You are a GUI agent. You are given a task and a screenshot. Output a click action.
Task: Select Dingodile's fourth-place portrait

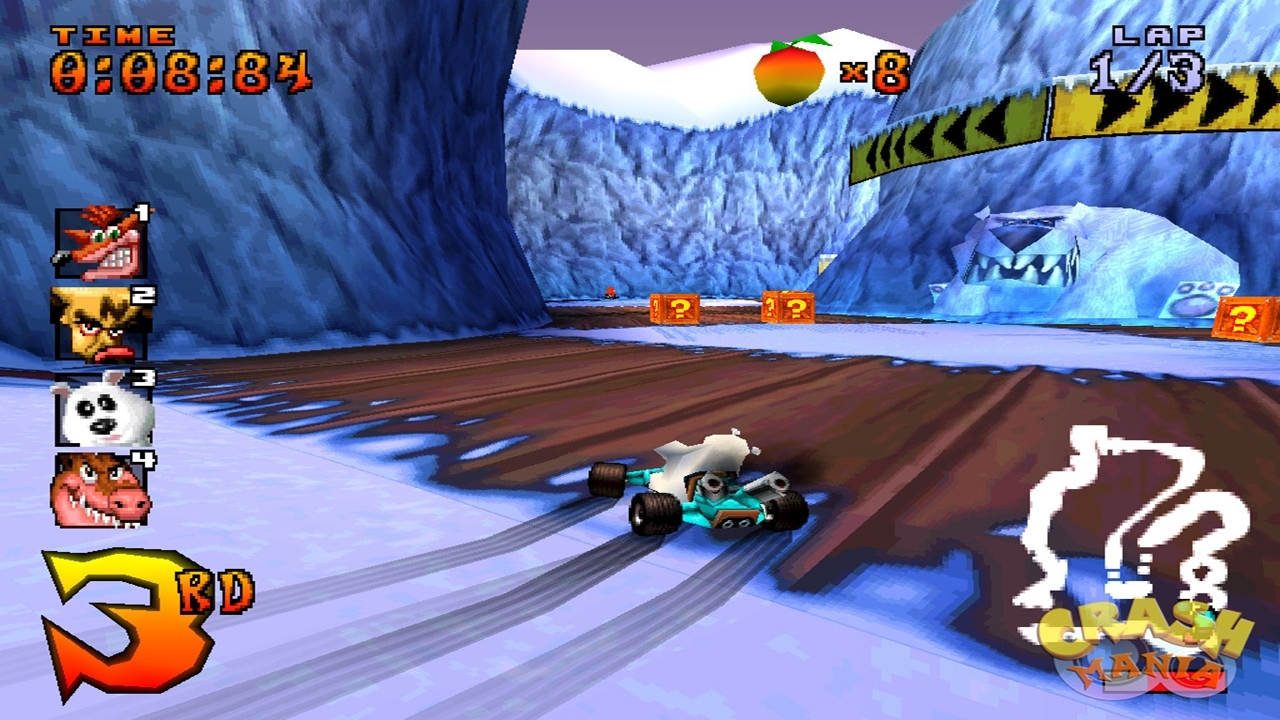point(101,489)
